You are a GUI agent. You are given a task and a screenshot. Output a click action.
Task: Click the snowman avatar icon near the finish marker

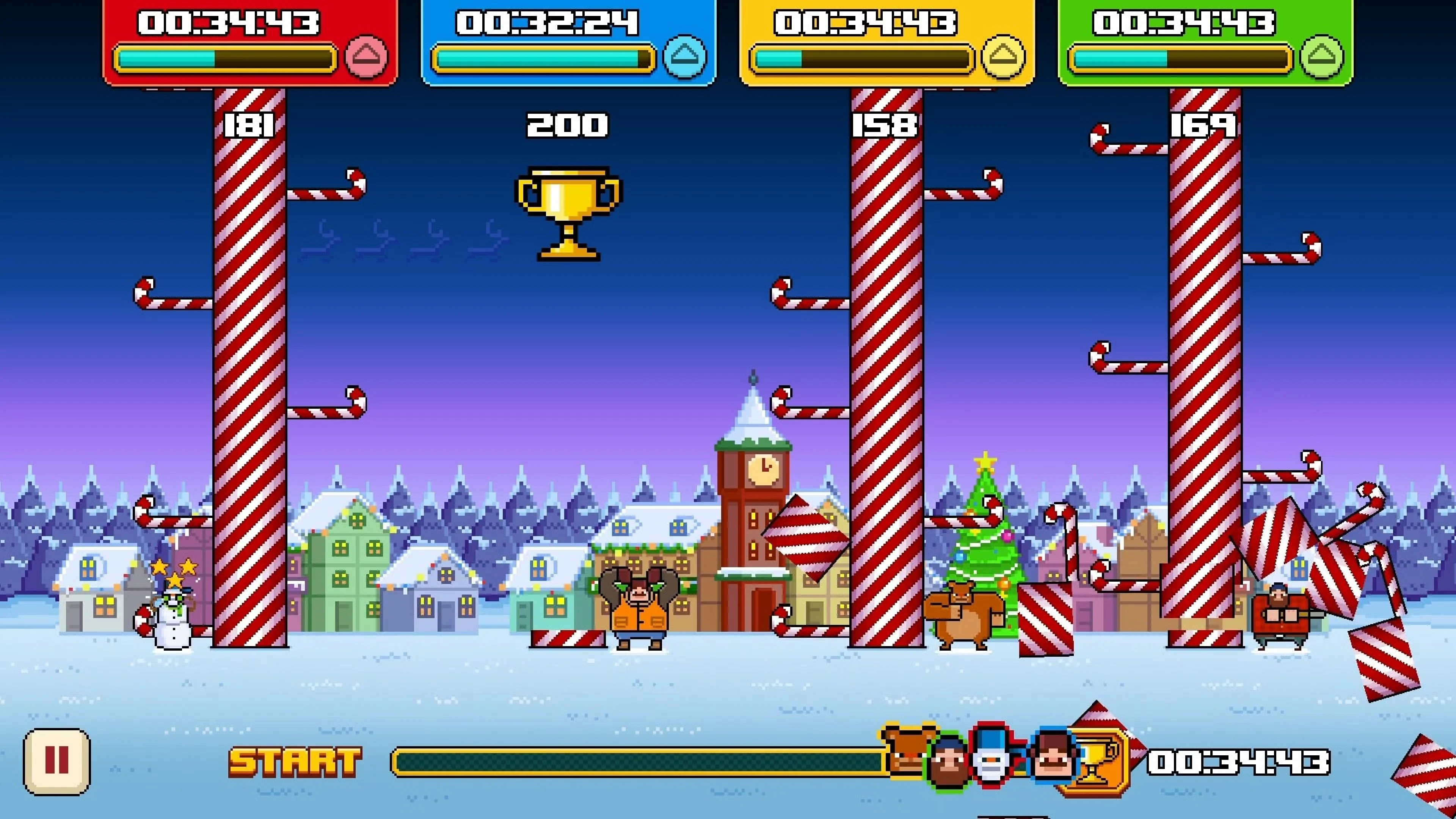(991, 759)
